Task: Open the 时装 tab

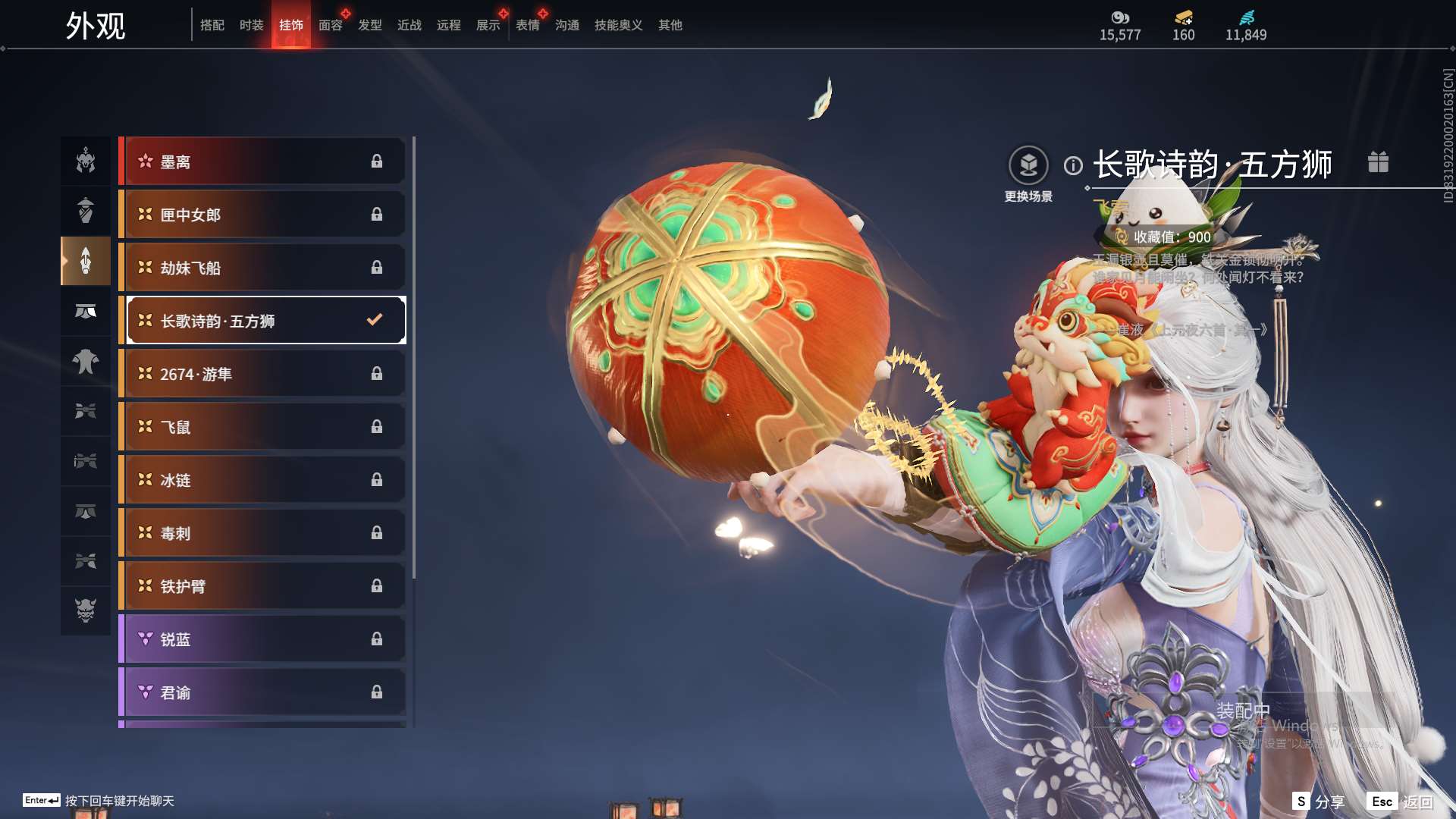Action: 252,25
